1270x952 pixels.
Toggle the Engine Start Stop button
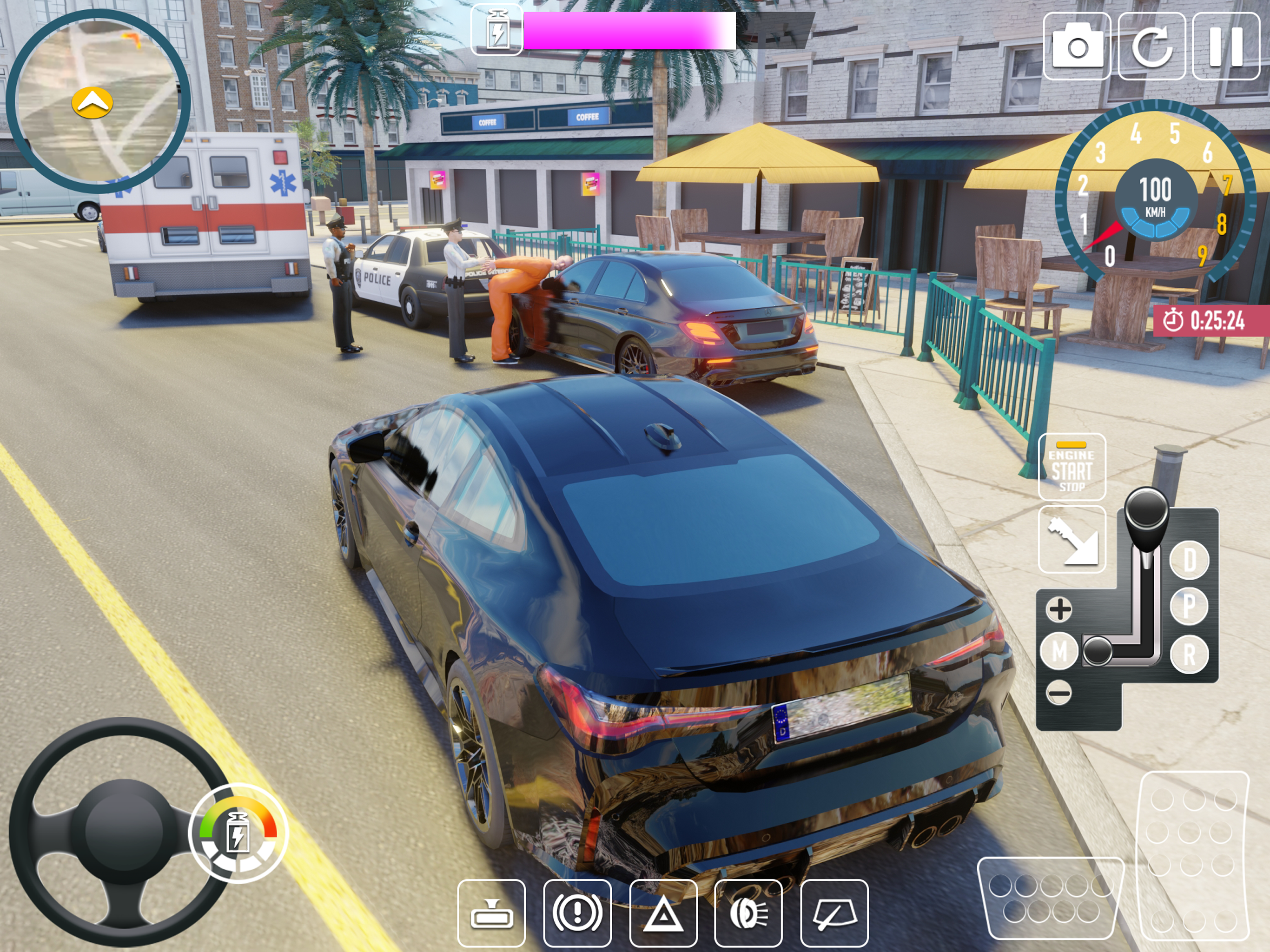point(1072,467)
